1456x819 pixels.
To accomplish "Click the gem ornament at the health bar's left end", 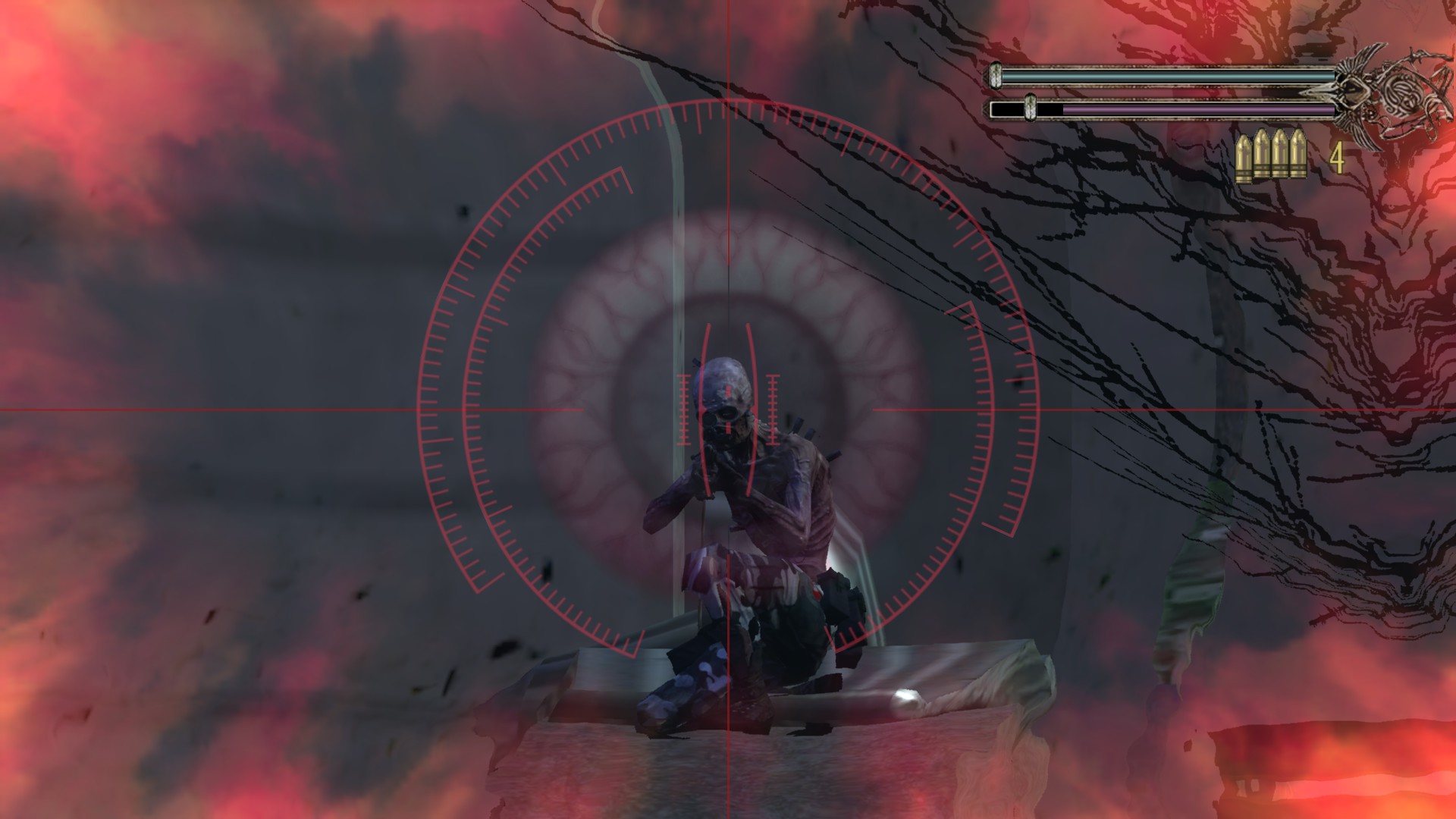I will [x=996, y=76].
